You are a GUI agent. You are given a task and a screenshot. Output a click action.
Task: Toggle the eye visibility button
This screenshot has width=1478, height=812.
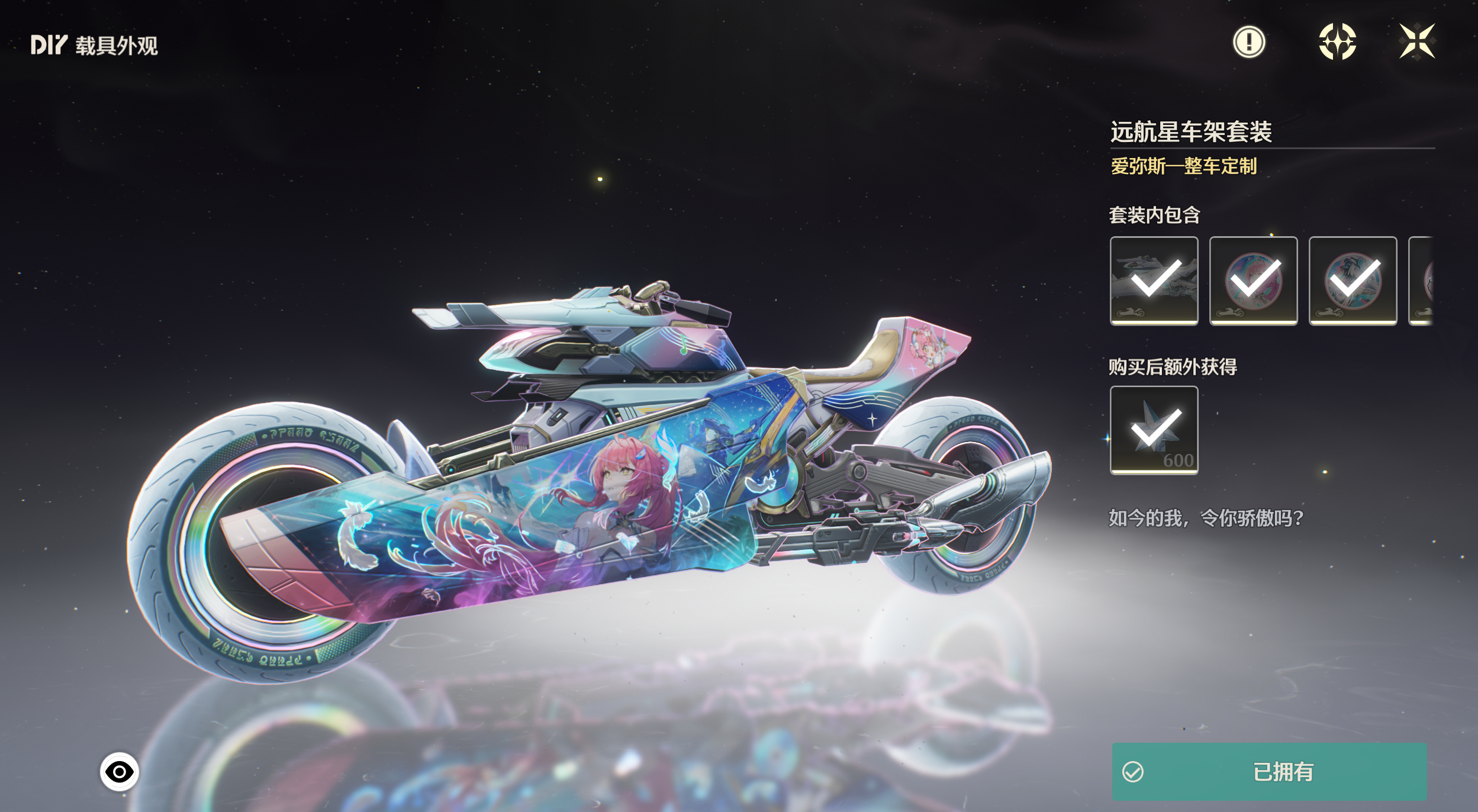[119, 772]
